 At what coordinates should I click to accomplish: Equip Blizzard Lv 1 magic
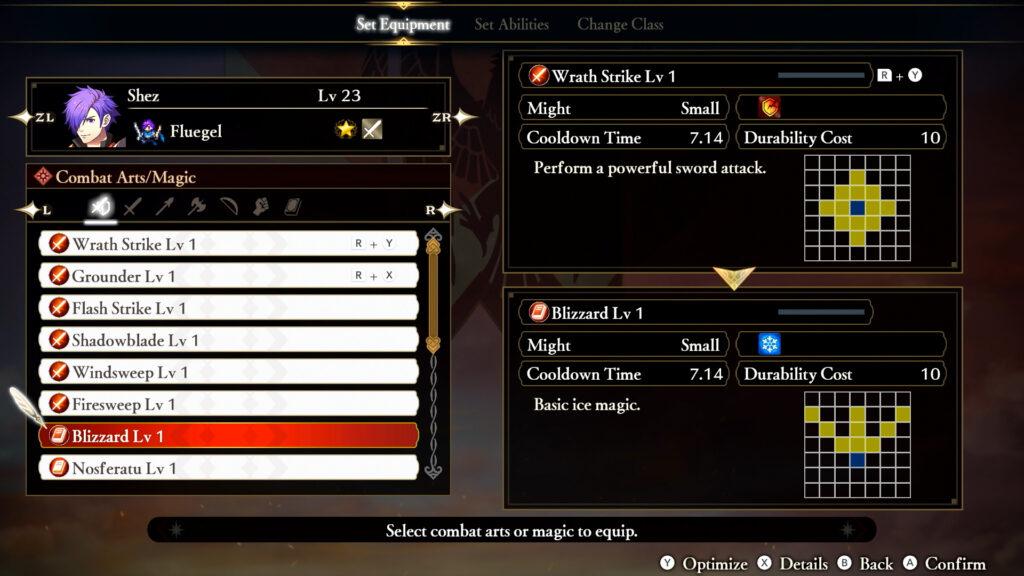(228, 436)
